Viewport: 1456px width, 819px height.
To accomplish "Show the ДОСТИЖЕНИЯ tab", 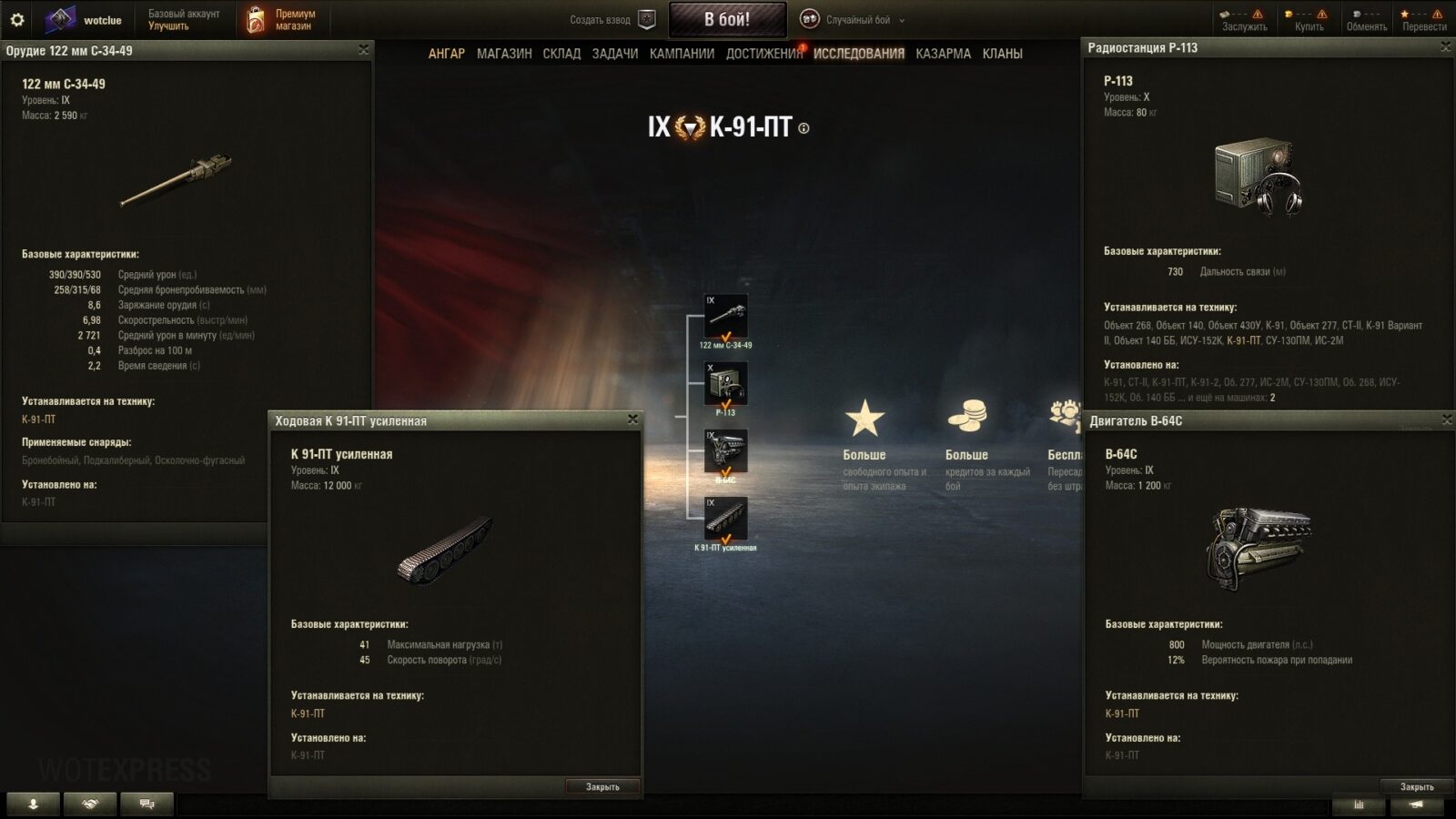I will 763,54.
